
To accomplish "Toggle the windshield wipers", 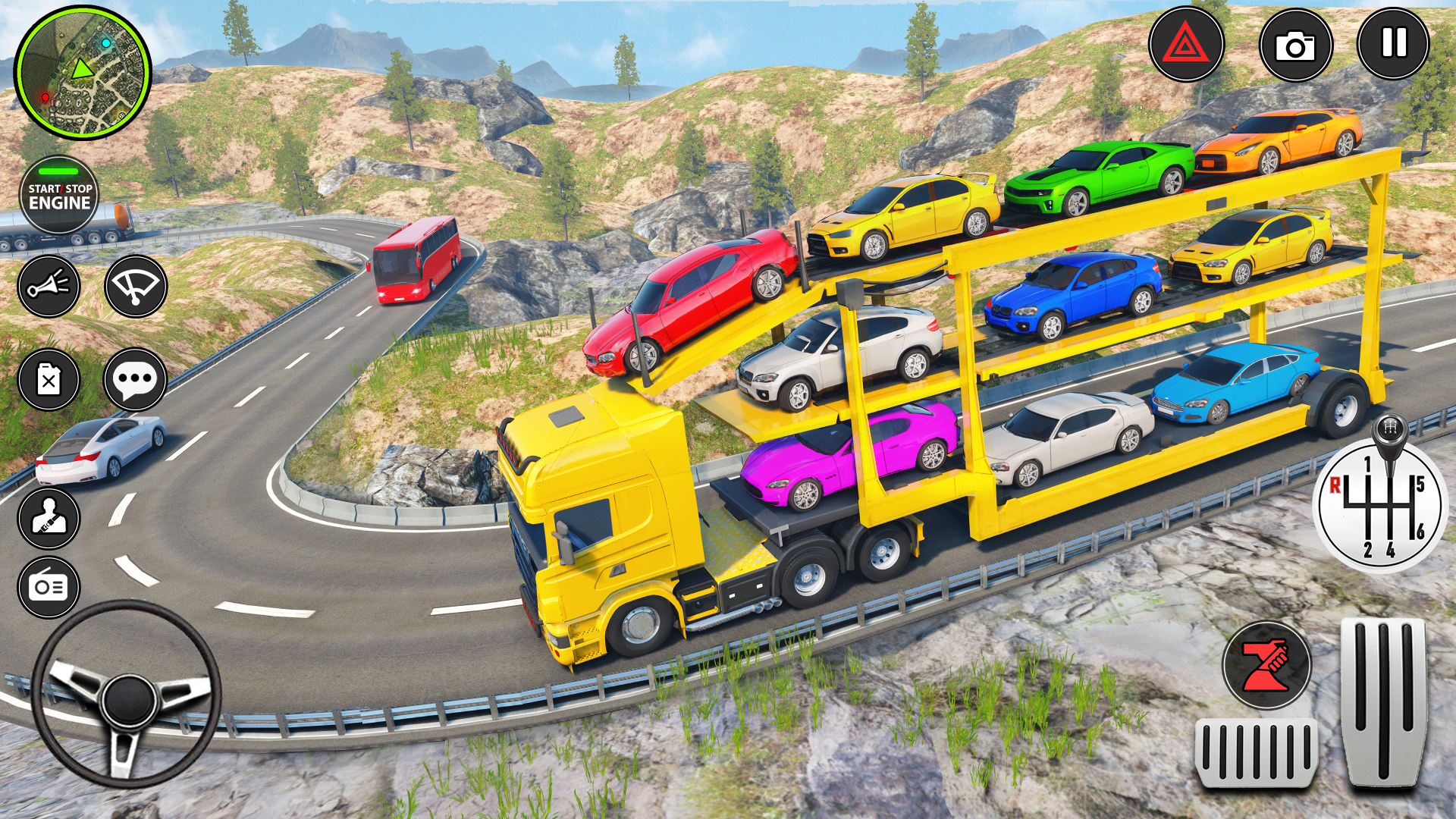I will click(x=135, y=287).
